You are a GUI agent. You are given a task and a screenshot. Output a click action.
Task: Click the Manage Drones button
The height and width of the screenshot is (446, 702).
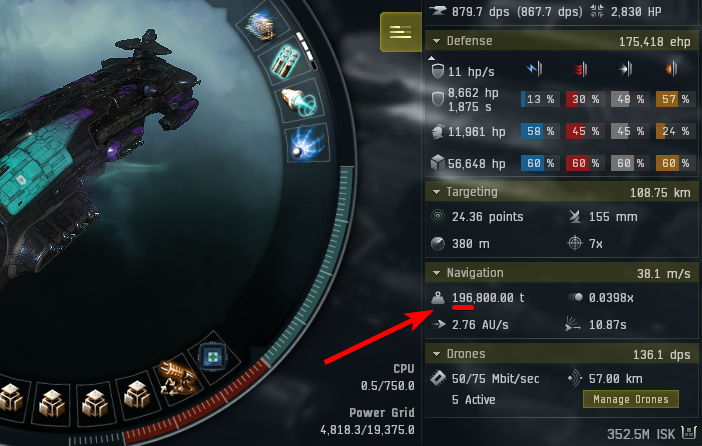pos(630,399)
